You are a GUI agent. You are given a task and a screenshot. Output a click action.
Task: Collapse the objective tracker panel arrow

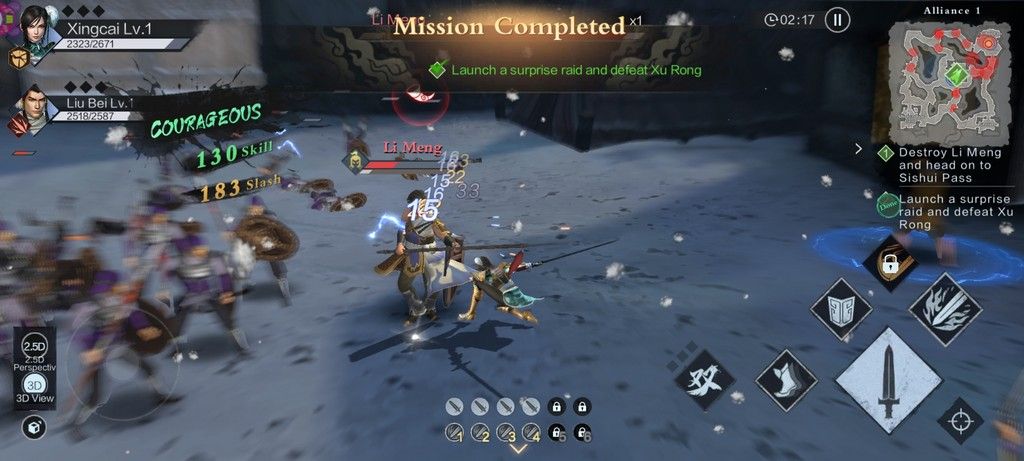(858, 149)
